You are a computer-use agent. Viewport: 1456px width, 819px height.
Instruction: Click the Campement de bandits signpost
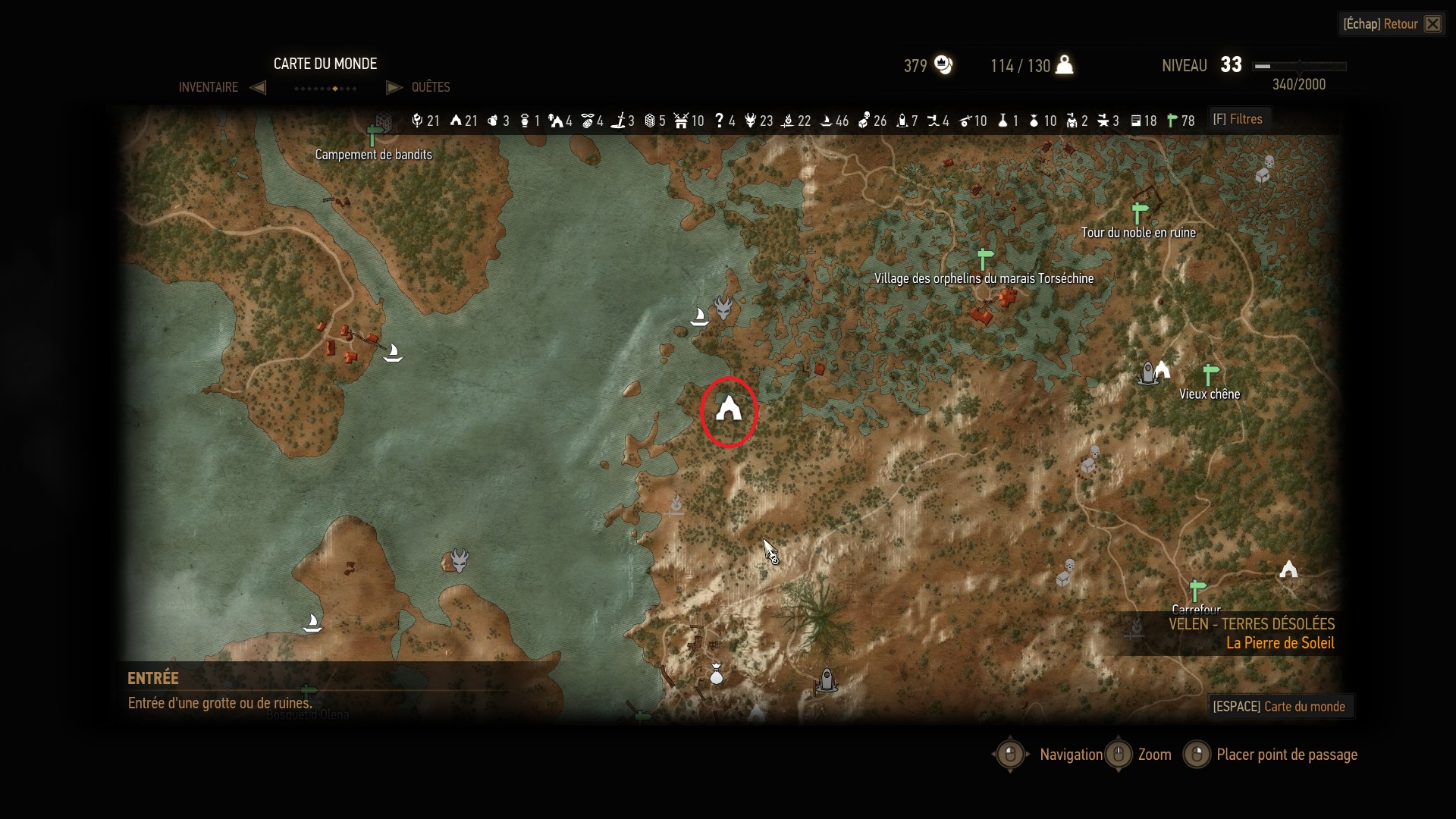point(372,136)
